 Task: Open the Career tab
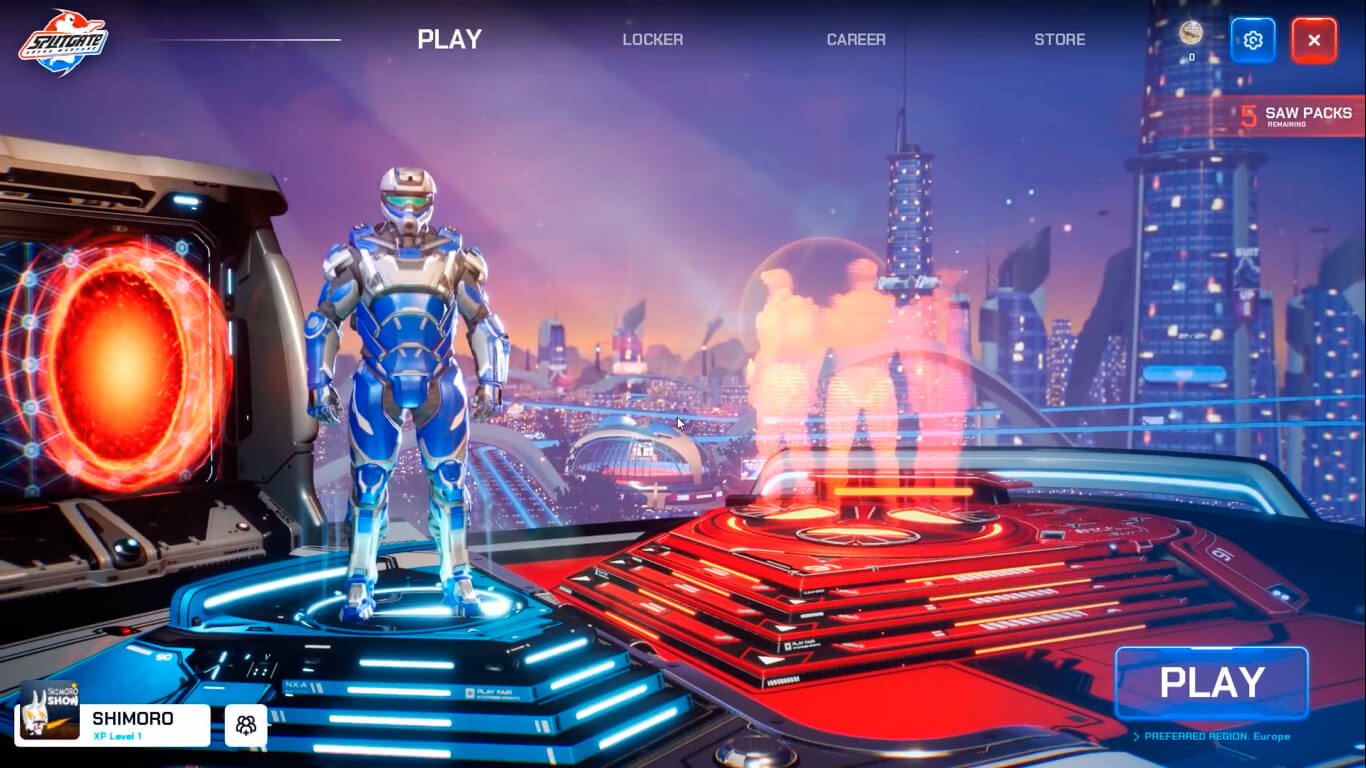pyautogui.click(x=855, y=40)
